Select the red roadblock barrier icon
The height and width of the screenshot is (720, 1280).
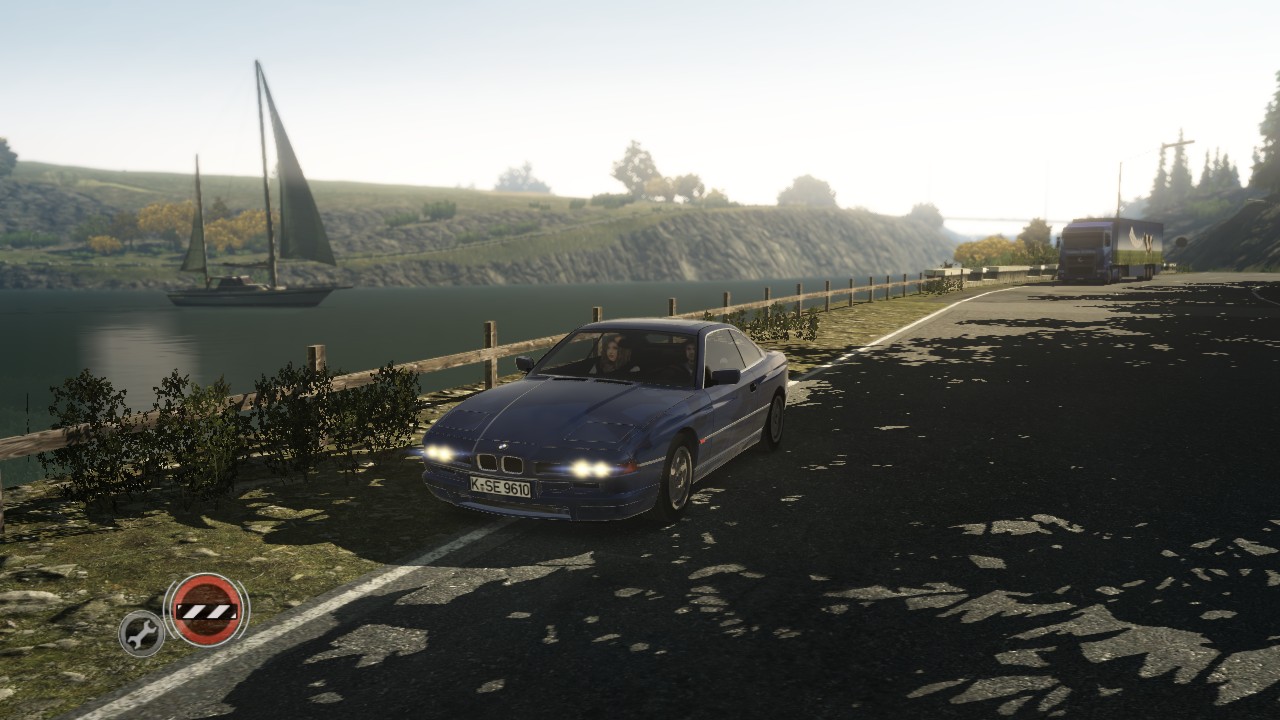[x=206, y=609]
